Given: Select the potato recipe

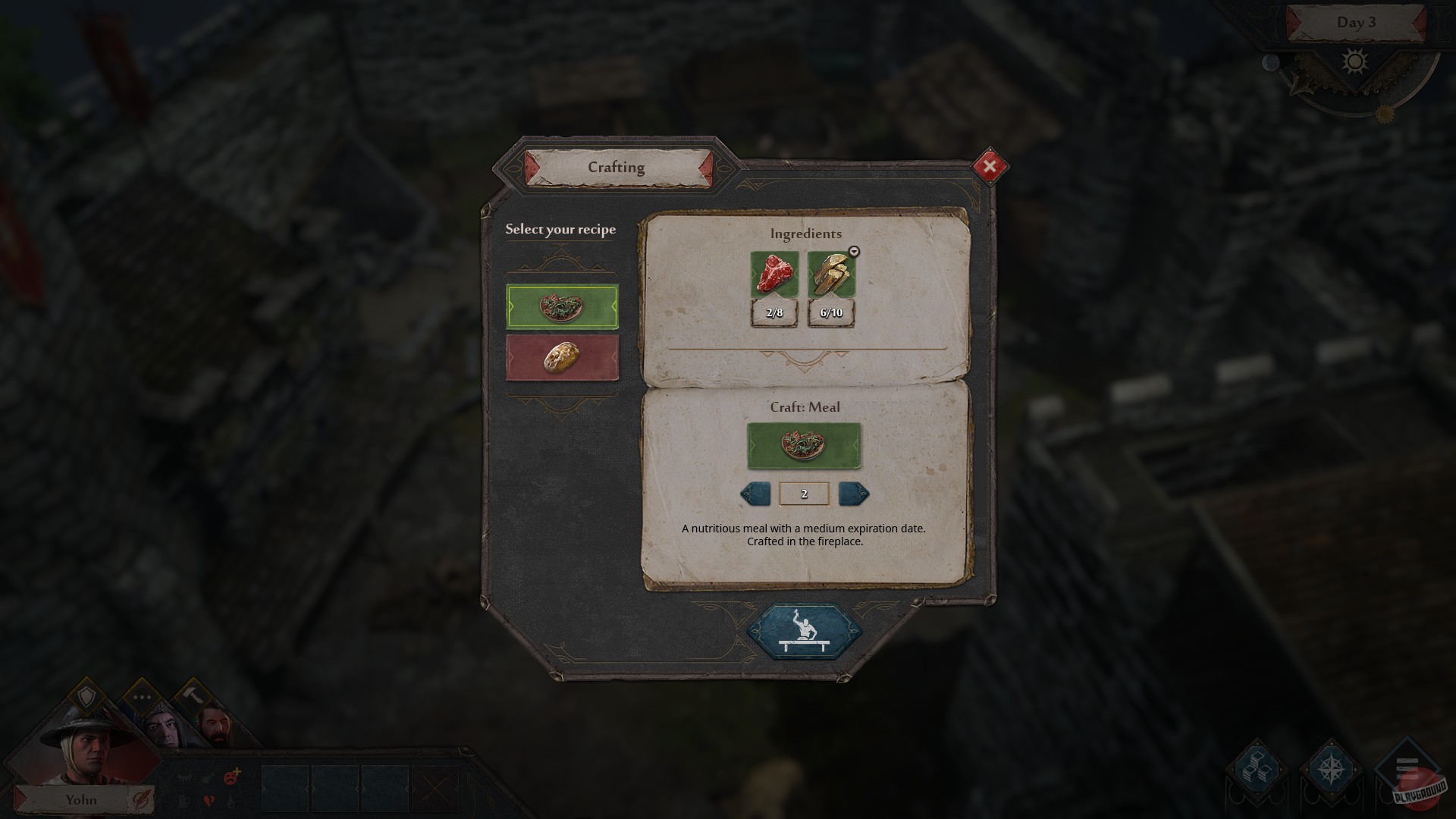Looking at the screenshot, I should (x=562, y=357).
